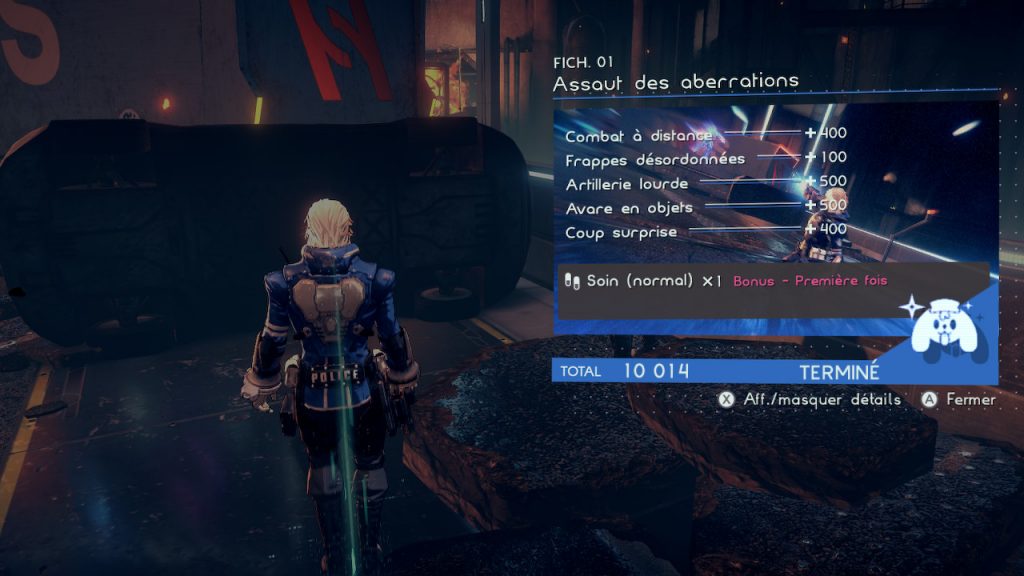Select the Soin (normal) reward item
1024x576 pixels.
[x=641, y=281]
